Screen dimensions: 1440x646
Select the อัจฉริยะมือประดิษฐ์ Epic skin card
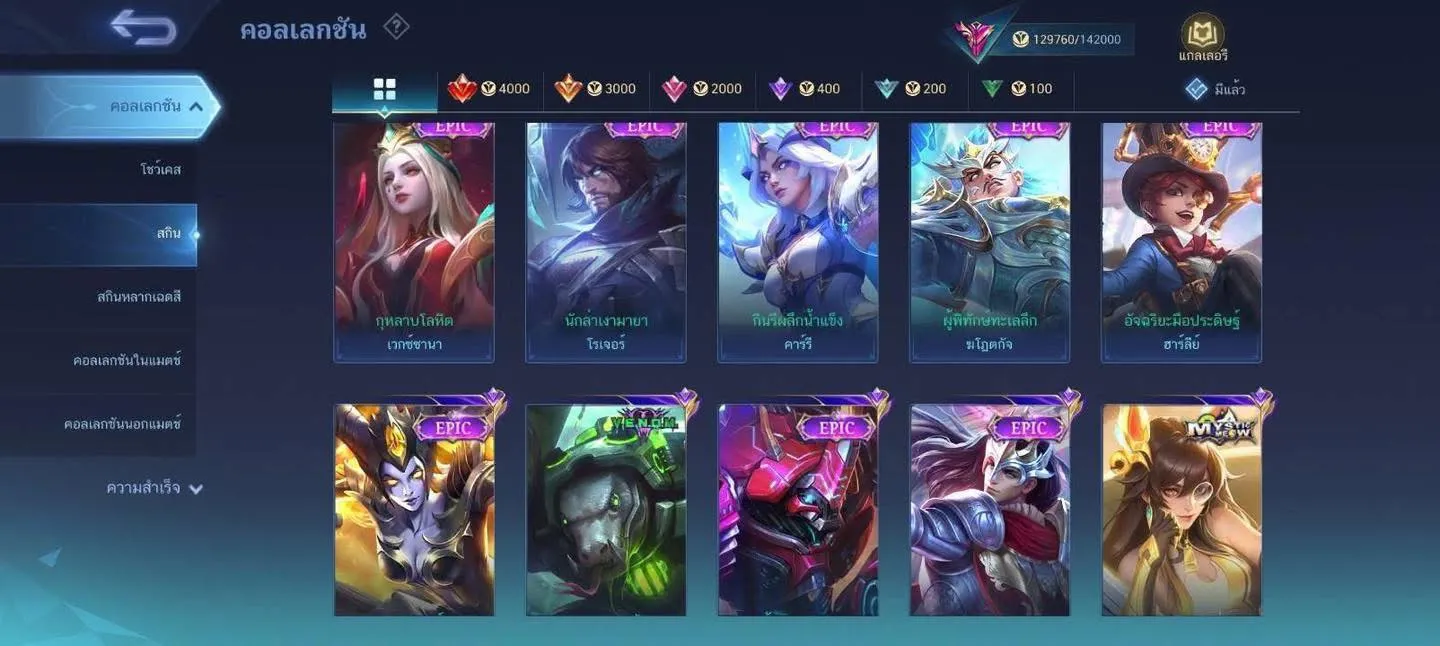pyautogui.click(x=1182, y=240)
